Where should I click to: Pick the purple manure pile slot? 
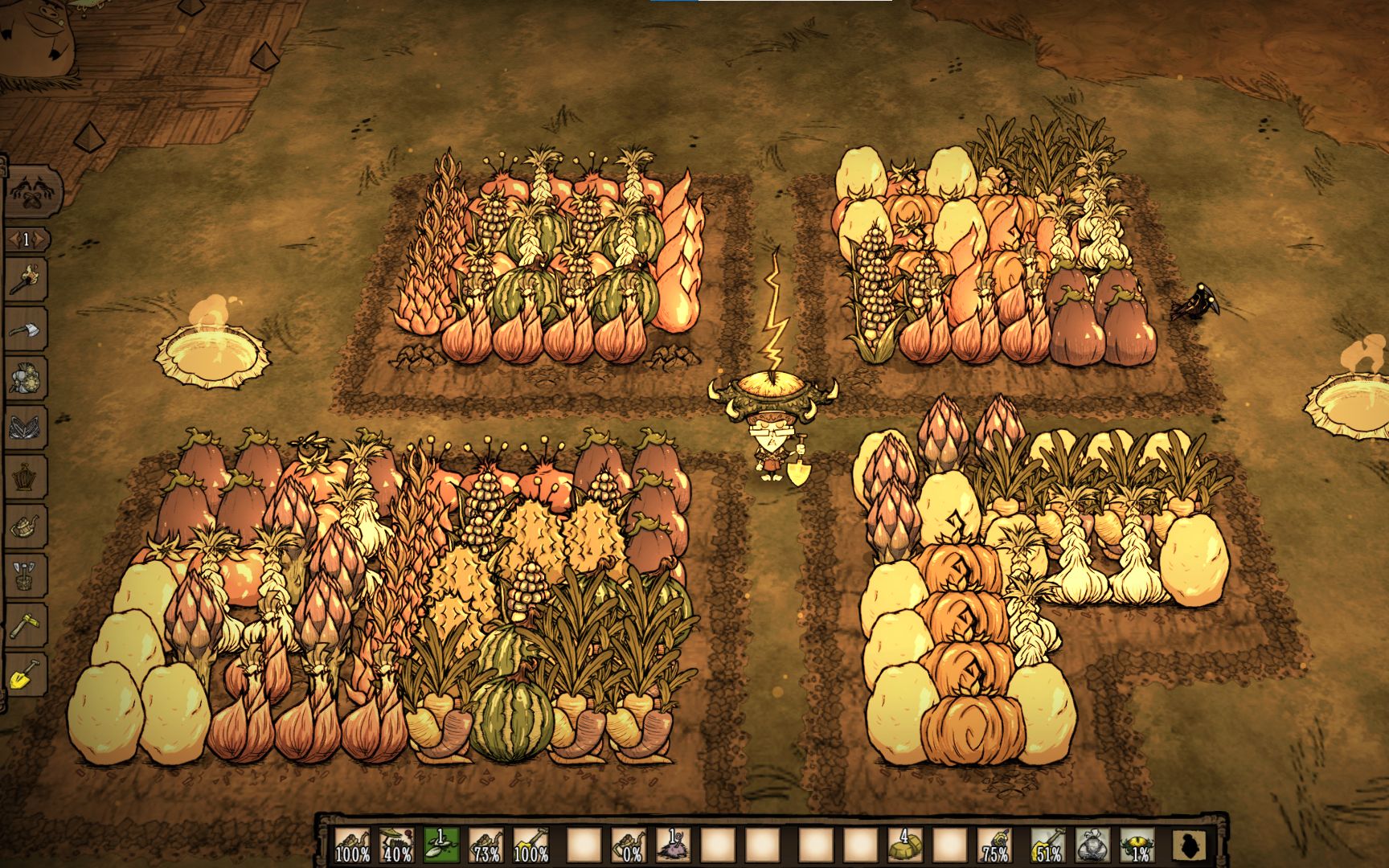673,845
